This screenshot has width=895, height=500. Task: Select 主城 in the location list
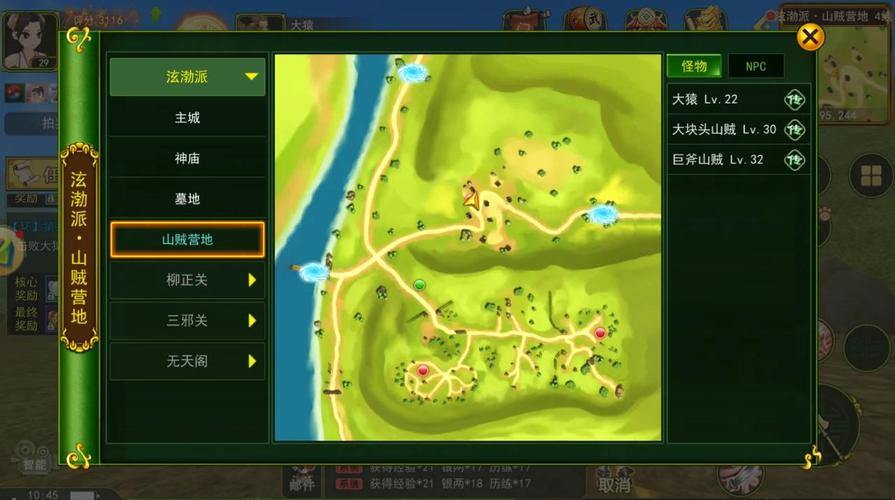187,118
